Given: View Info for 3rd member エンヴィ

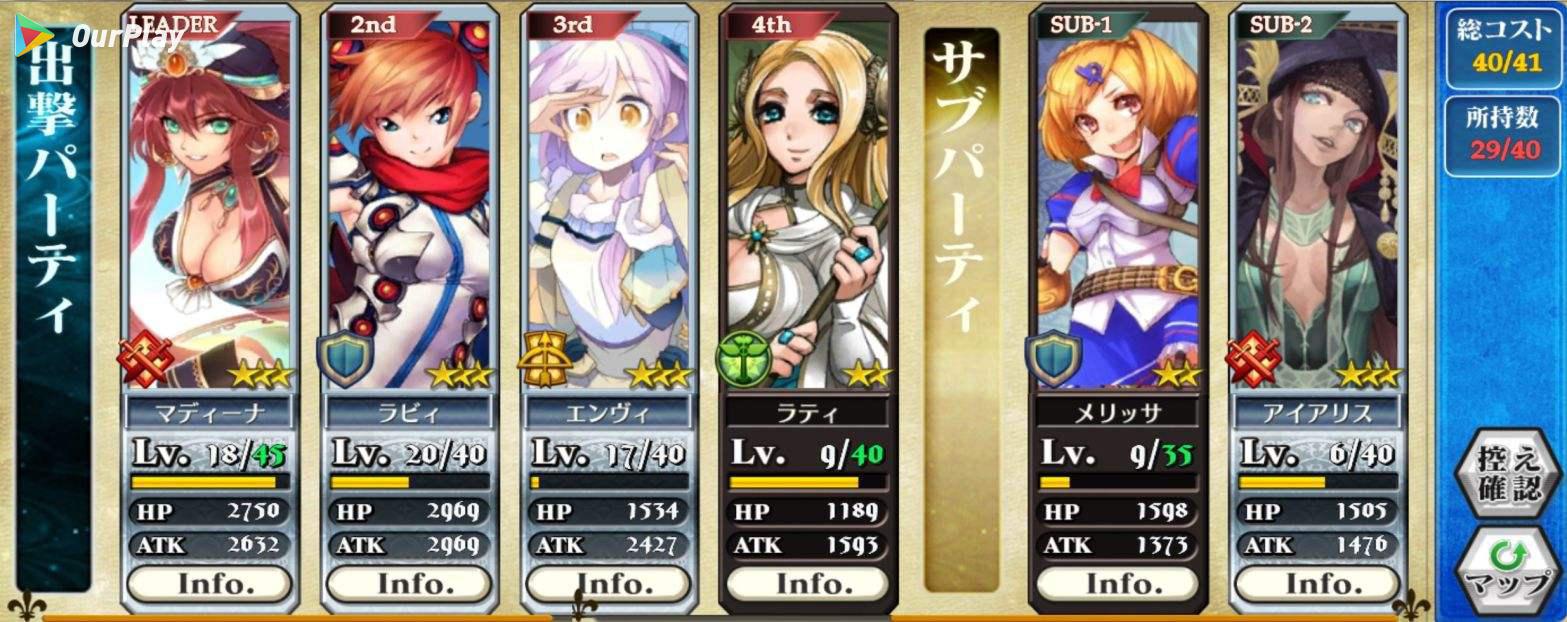Looking at the screenshot, I should (608, 583).
